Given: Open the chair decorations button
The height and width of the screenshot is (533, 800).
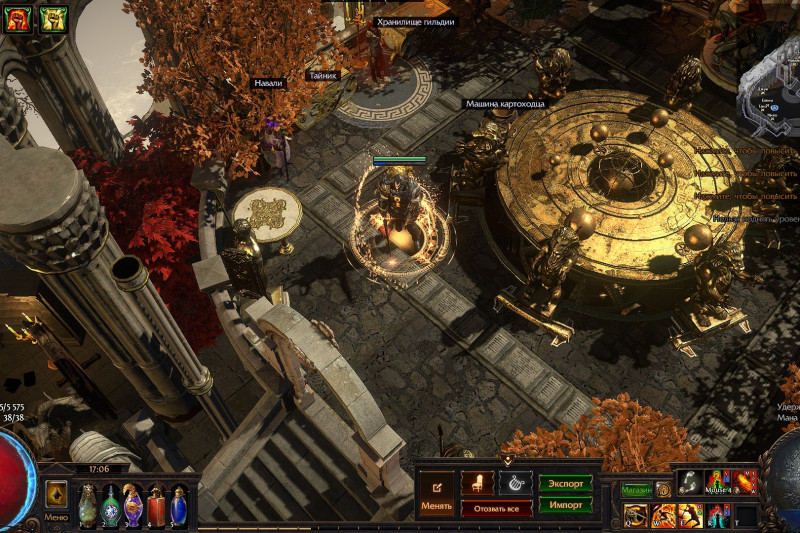Looking at the screenshot, I should 477,482.
